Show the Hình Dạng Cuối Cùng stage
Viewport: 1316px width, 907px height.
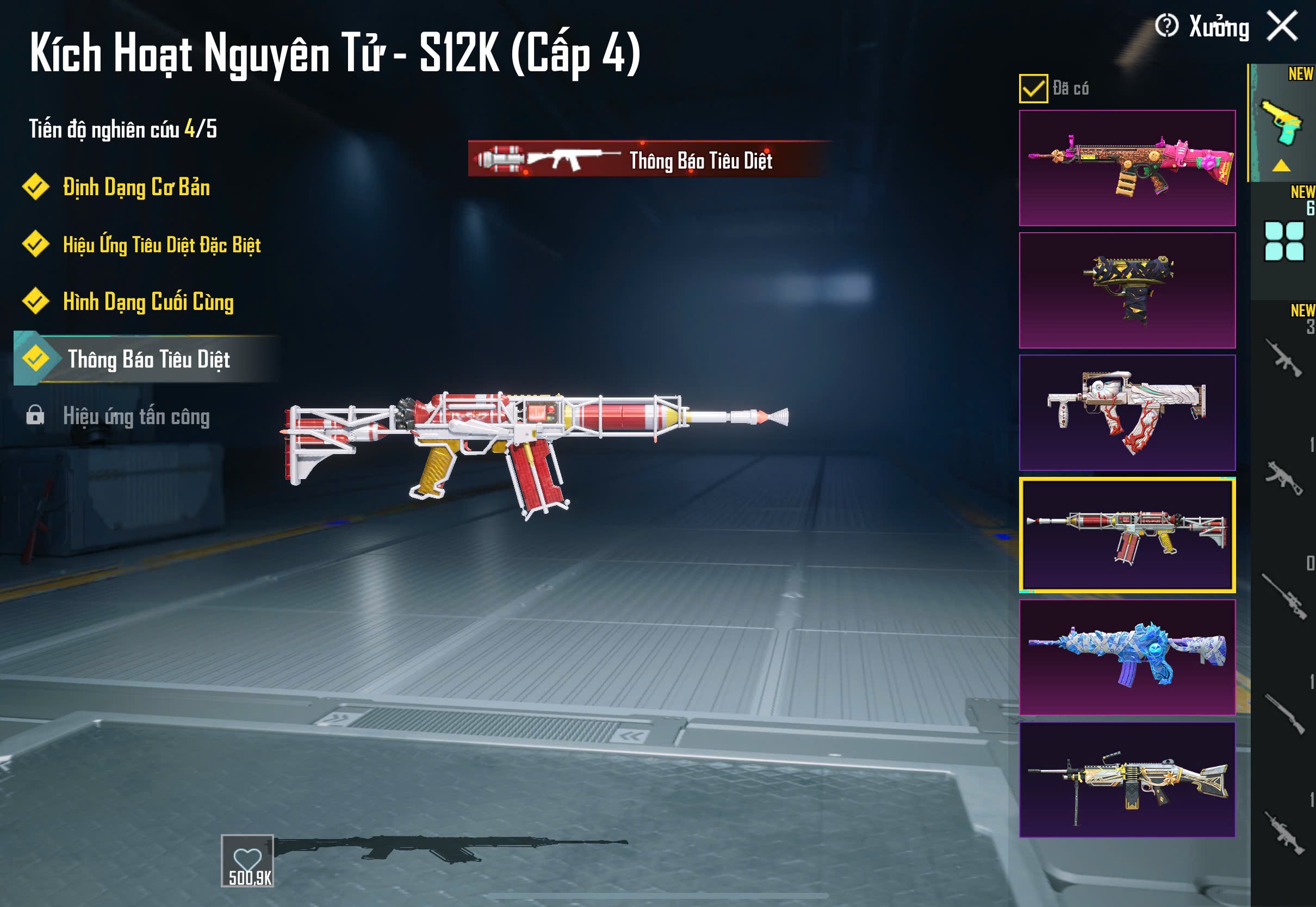[x=148, y=302]
